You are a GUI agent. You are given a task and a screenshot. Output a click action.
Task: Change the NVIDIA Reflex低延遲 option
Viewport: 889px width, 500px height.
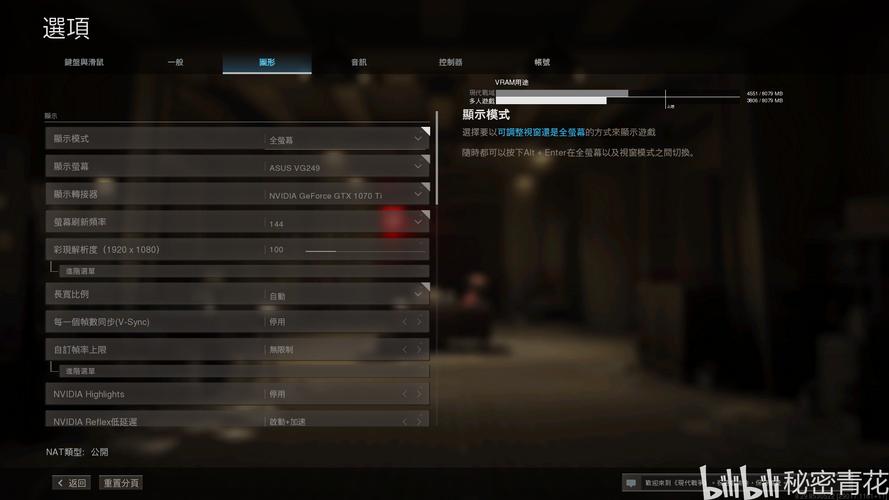(419, 421)
